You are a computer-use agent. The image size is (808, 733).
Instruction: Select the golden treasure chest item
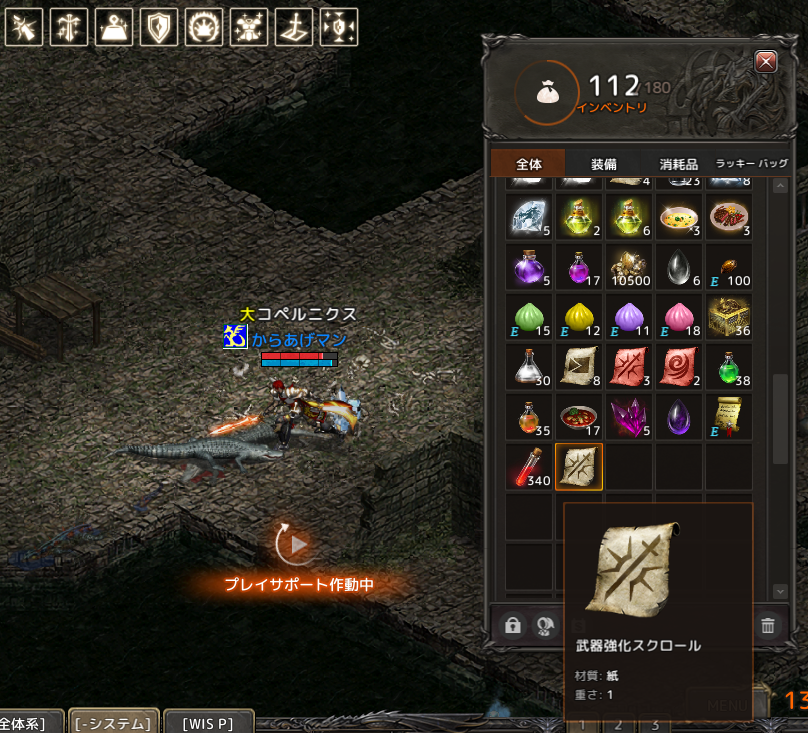coord(729,317)
